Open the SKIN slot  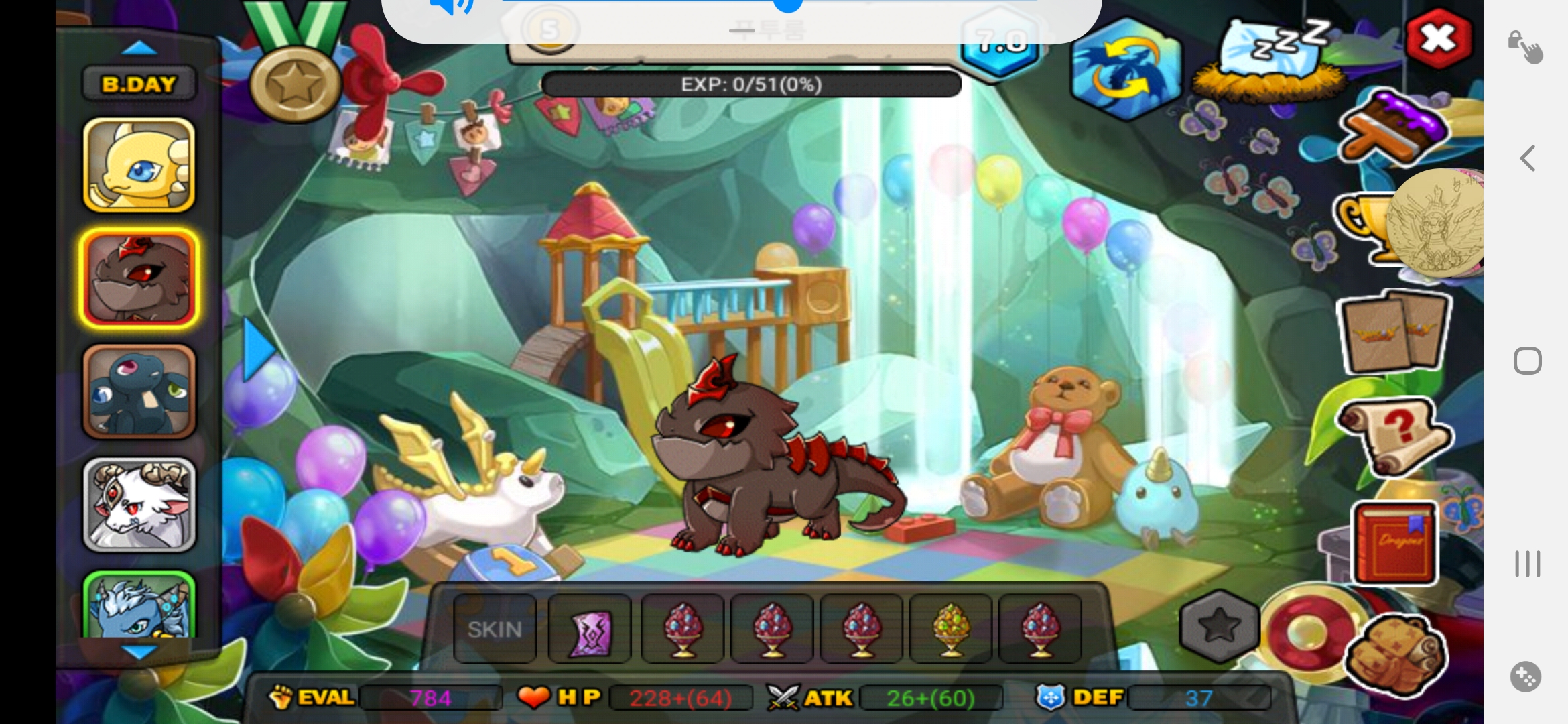(495, 629)
